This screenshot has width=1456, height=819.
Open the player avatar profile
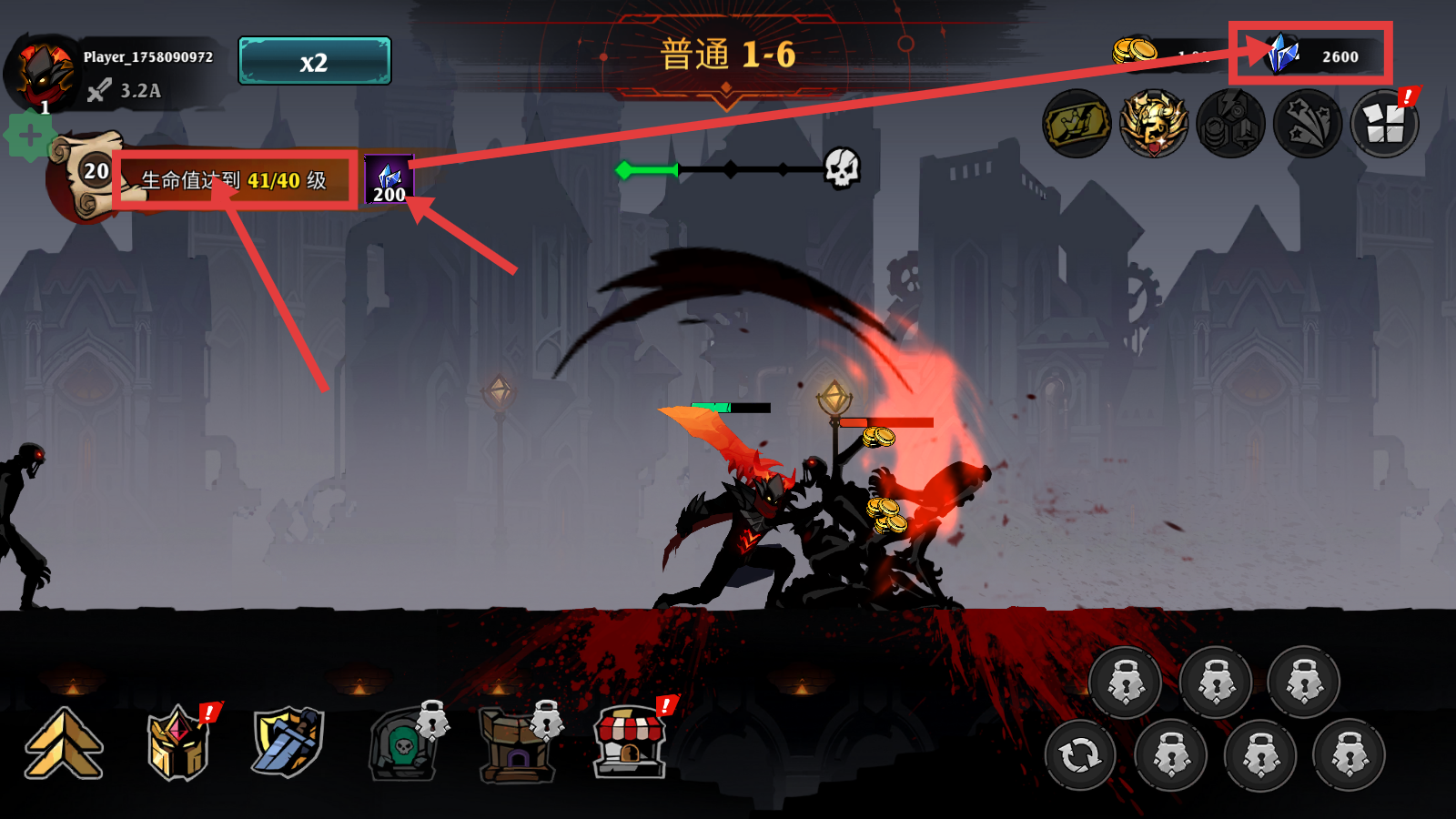point(41,75)
